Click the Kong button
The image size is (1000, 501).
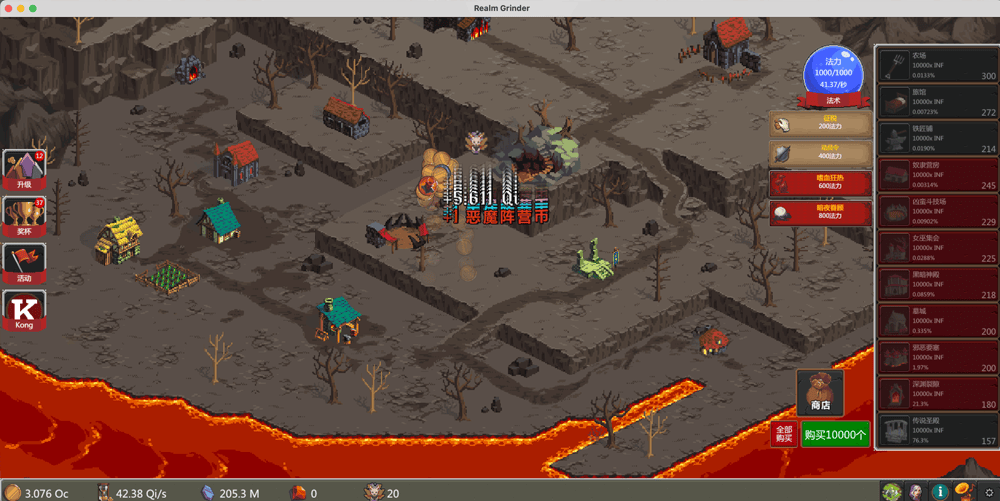pyautogui.click(x=24, y=311)
